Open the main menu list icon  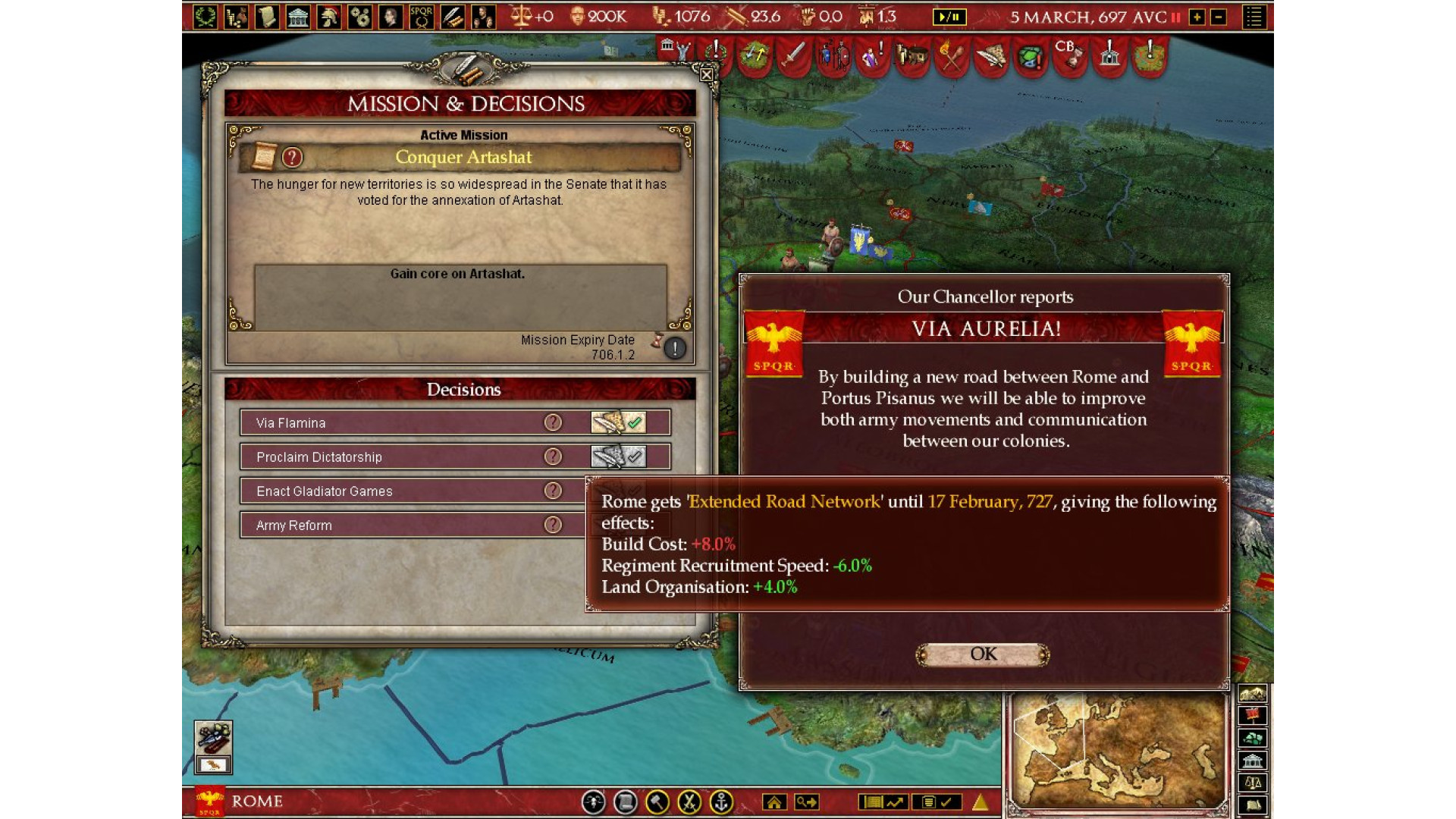(1254, 17)
